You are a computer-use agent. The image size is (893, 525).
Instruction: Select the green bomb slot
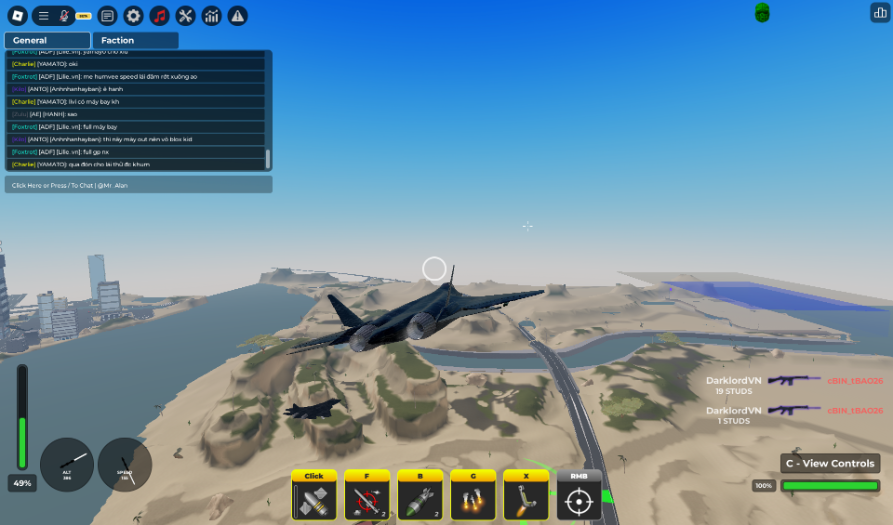[420, 499]
